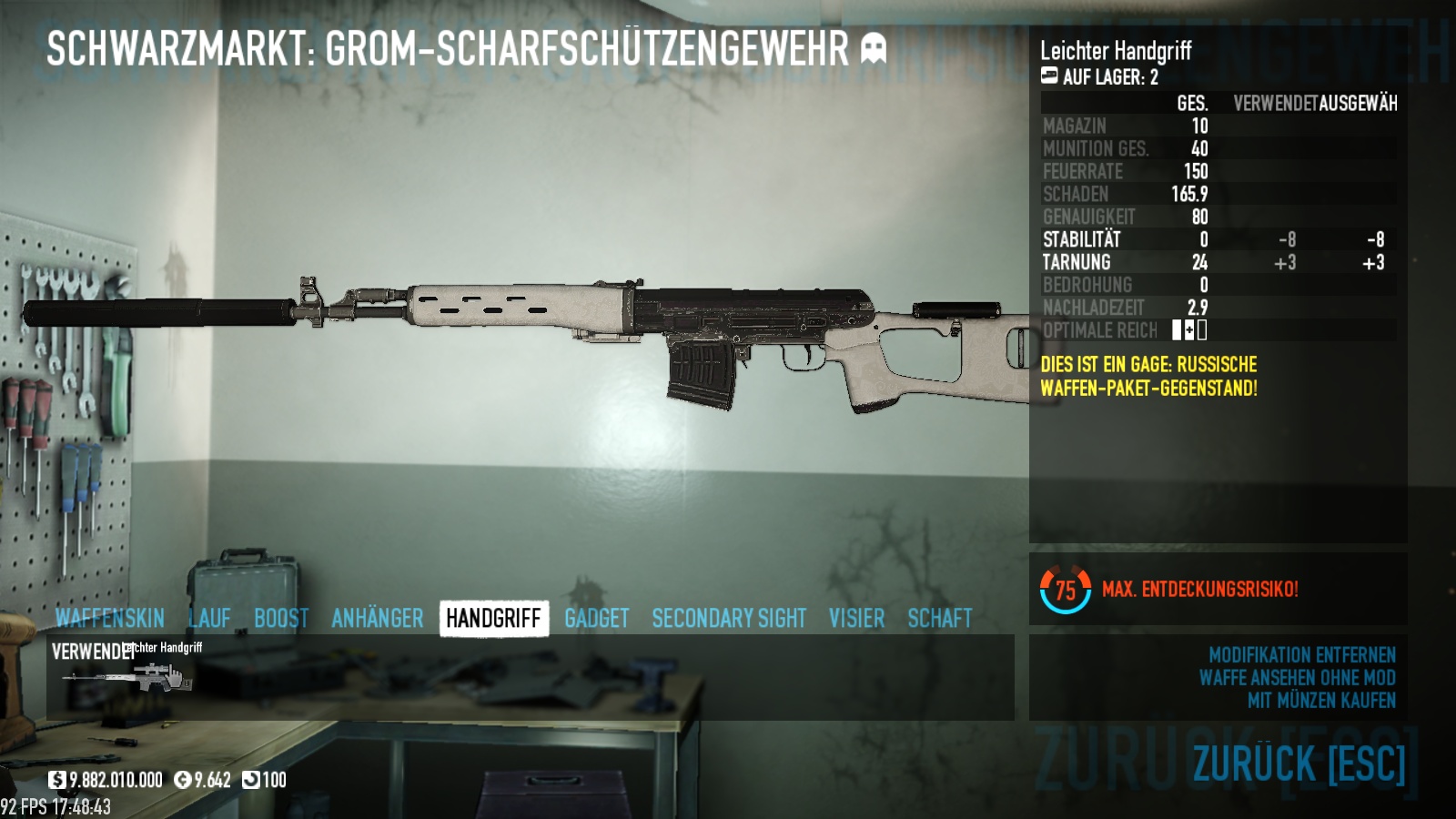
Task: Choose the Handgriff tab
Action: (493, 619)
